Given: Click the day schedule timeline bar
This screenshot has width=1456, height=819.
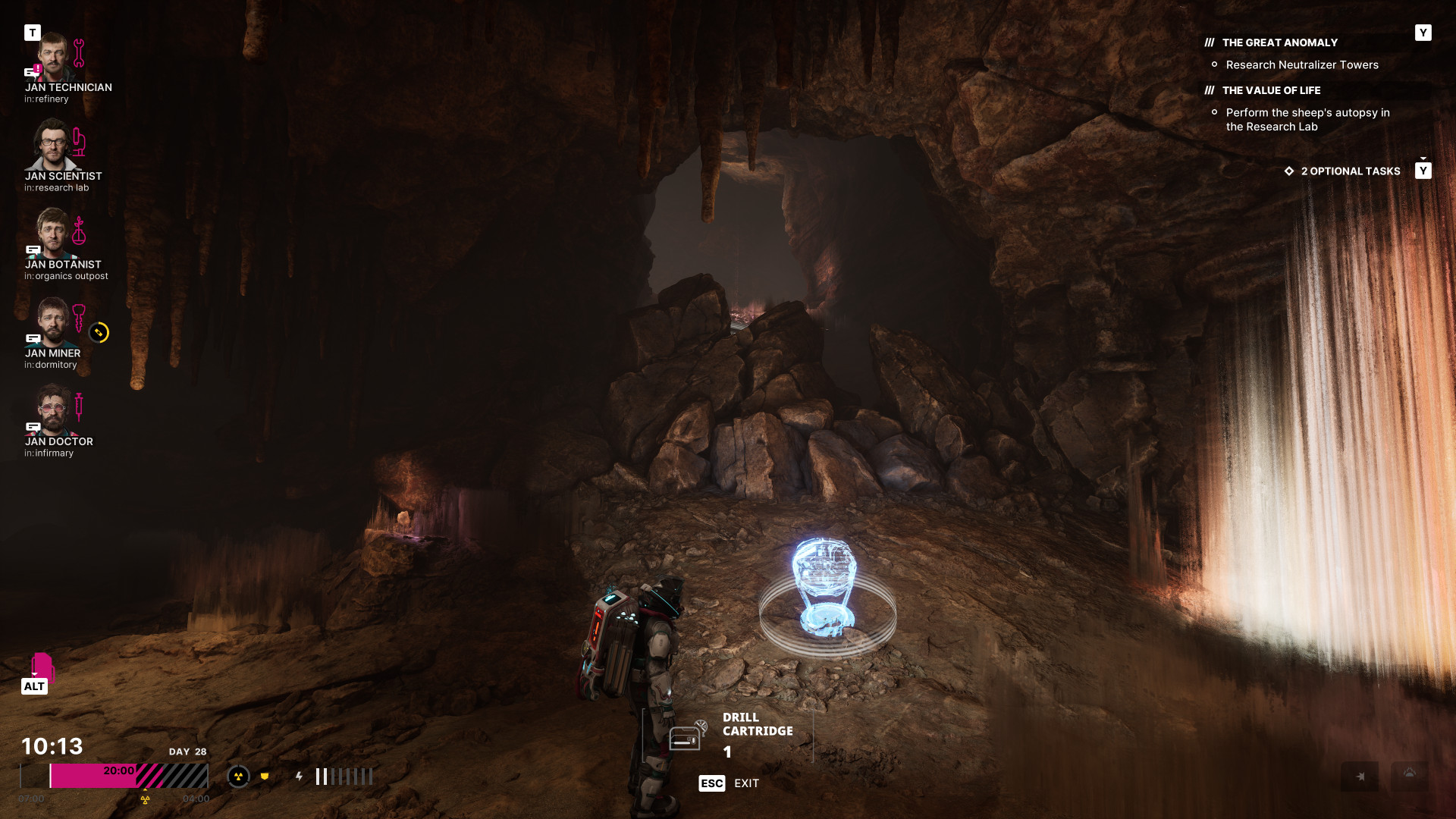Looking at the screenshot, I should [114, 776].
